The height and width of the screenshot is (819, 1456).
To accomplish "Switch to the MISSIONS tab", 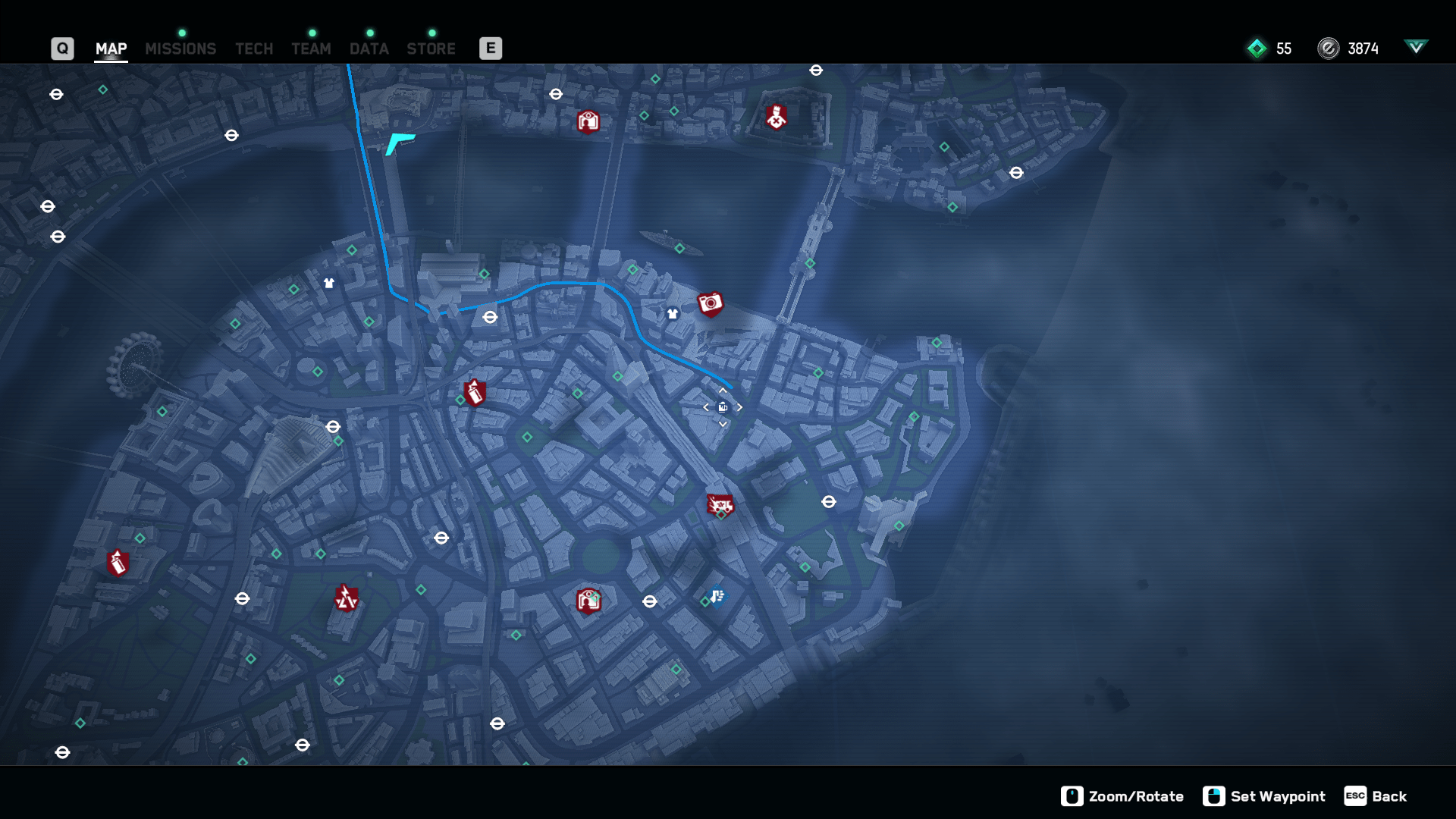I will 180,48.
